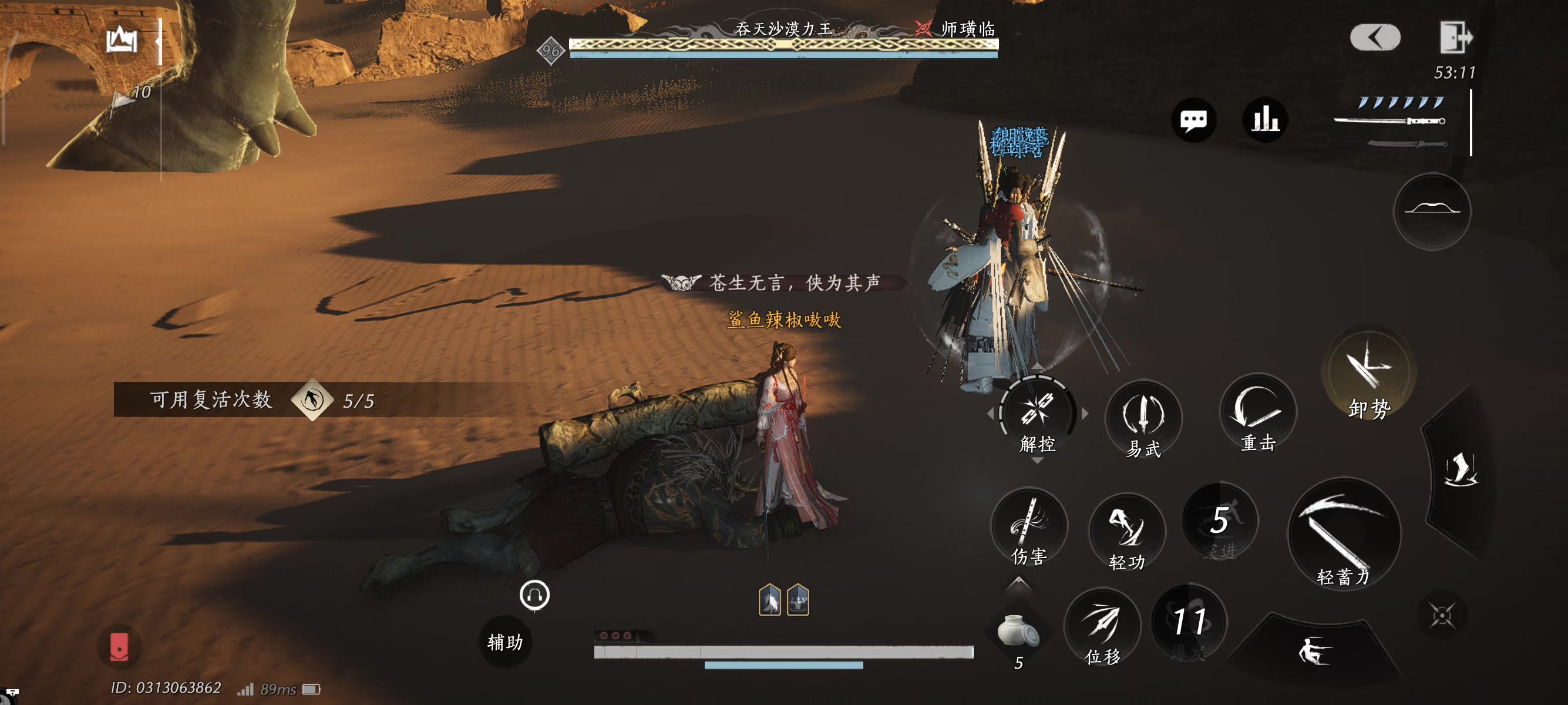The height and width of the screenshot is (705, 1568).
Task: Exit the dungeon via door icon
Action: tap(1455, 38)
